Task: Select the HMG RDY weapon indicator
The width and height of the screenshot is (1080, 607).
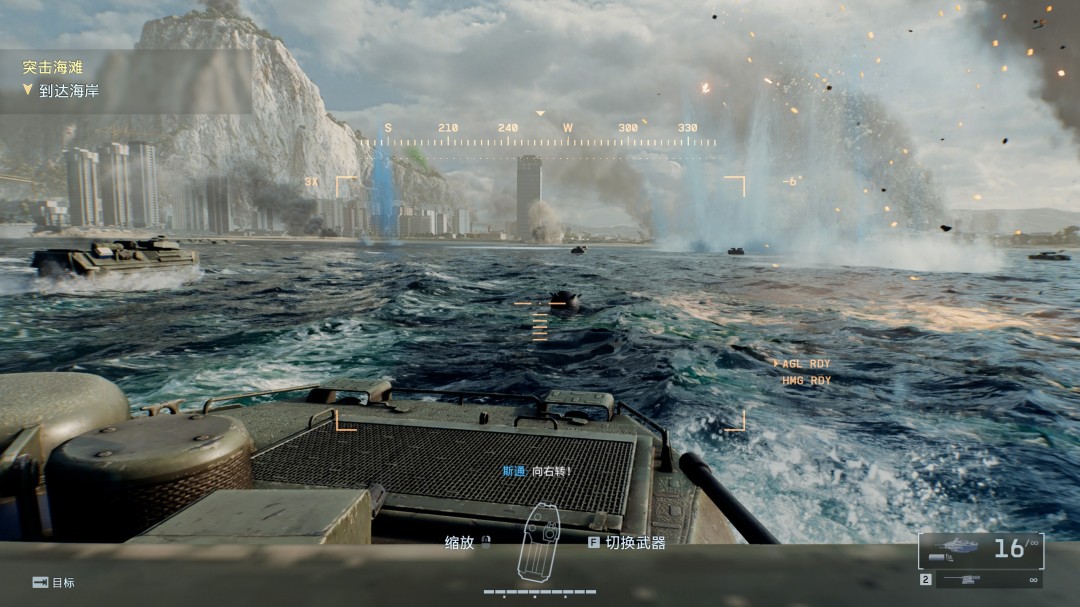Action: [x=806, y=381]
